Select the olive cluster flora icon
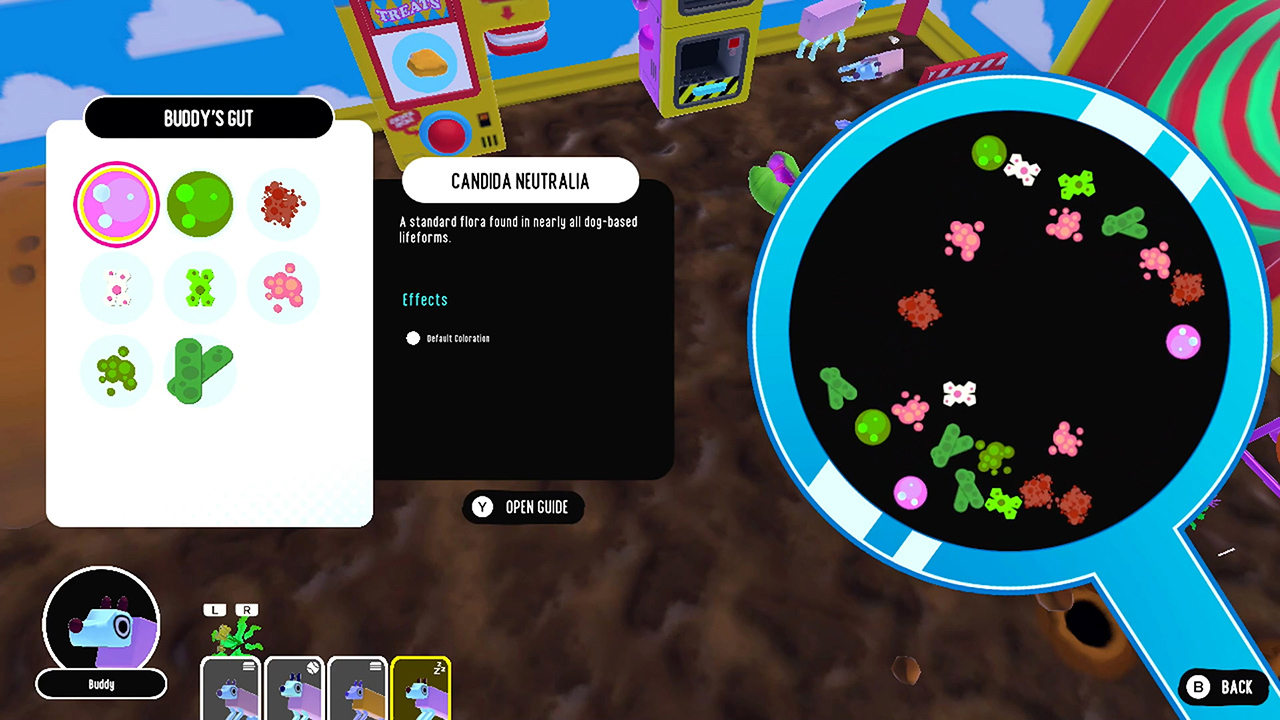This screenshot has width=1280, height=720. [116, 371]
